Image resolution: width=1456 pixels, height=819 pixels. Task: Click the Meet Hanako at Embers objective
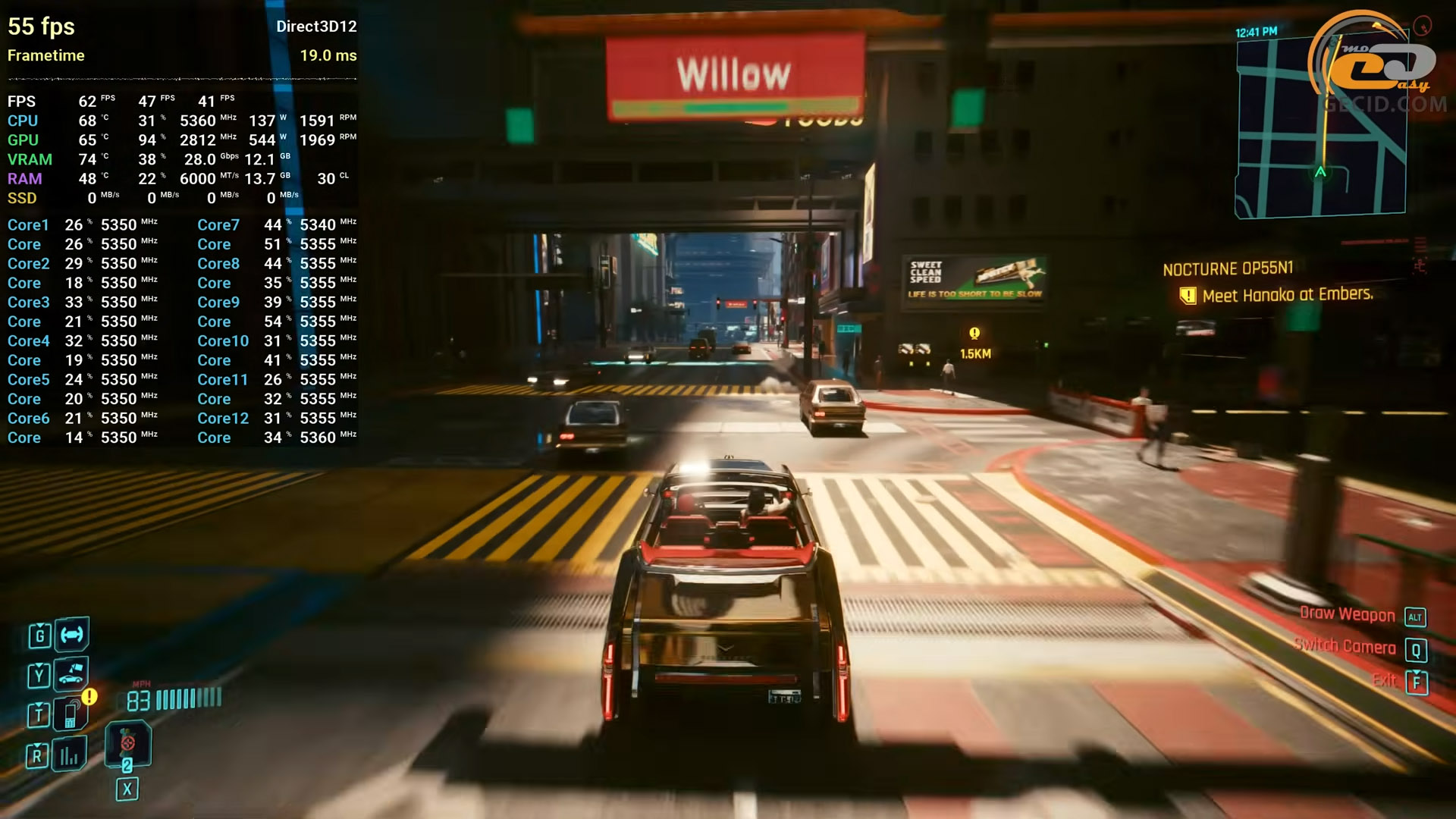tap(1287, 295)
